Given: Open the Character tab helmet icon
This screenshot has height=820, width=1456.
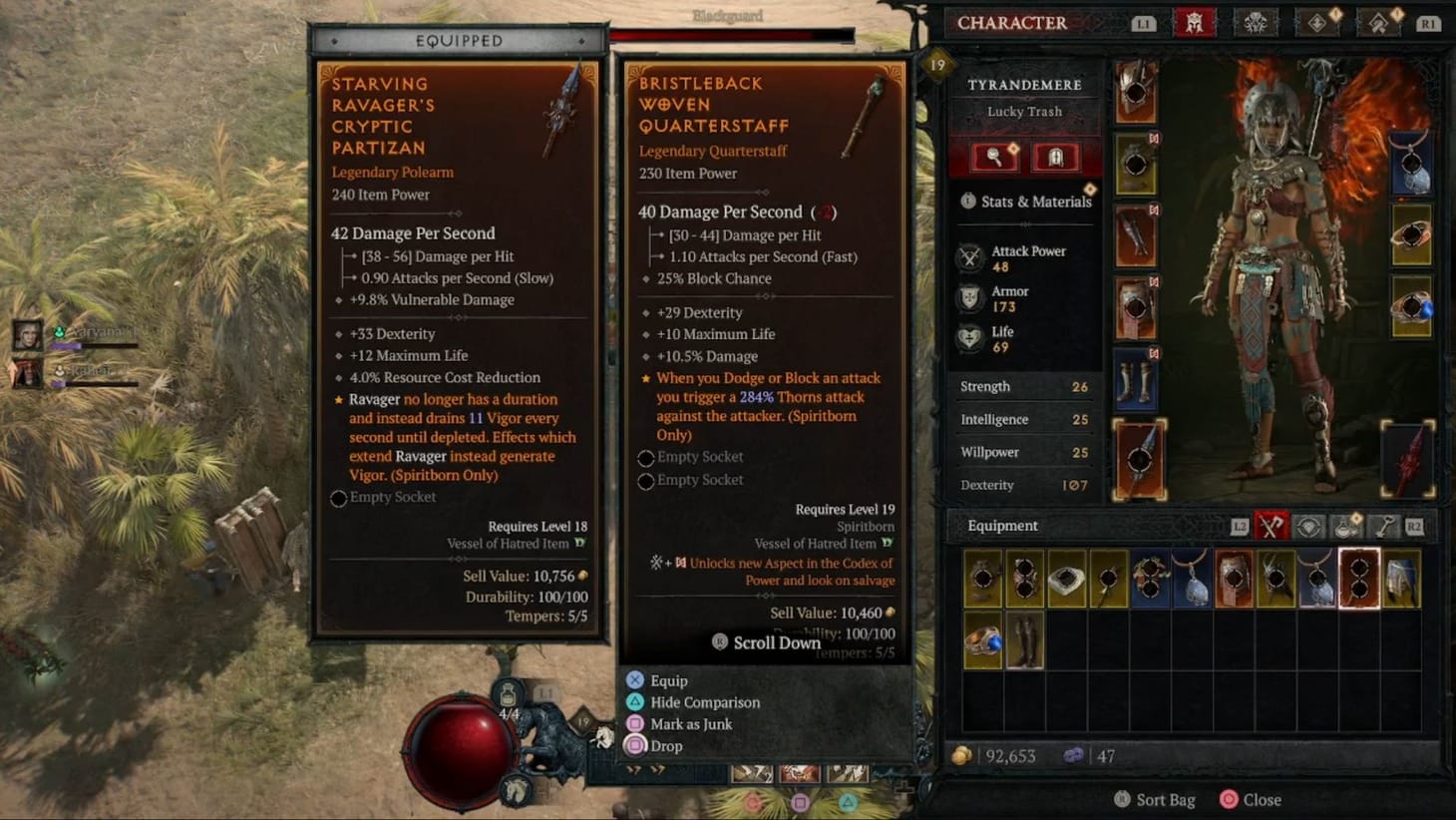Looking at the screenshot, I should point(1196,22).
